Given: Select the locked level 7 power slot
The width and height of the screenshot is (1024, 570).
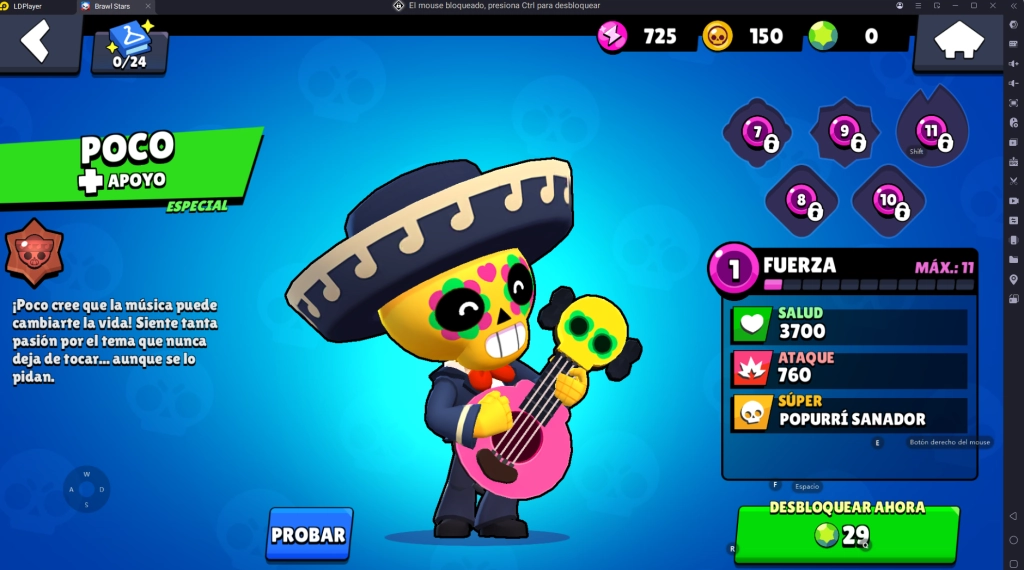Looking at the screenshot, I should click(x=758, y=133).
